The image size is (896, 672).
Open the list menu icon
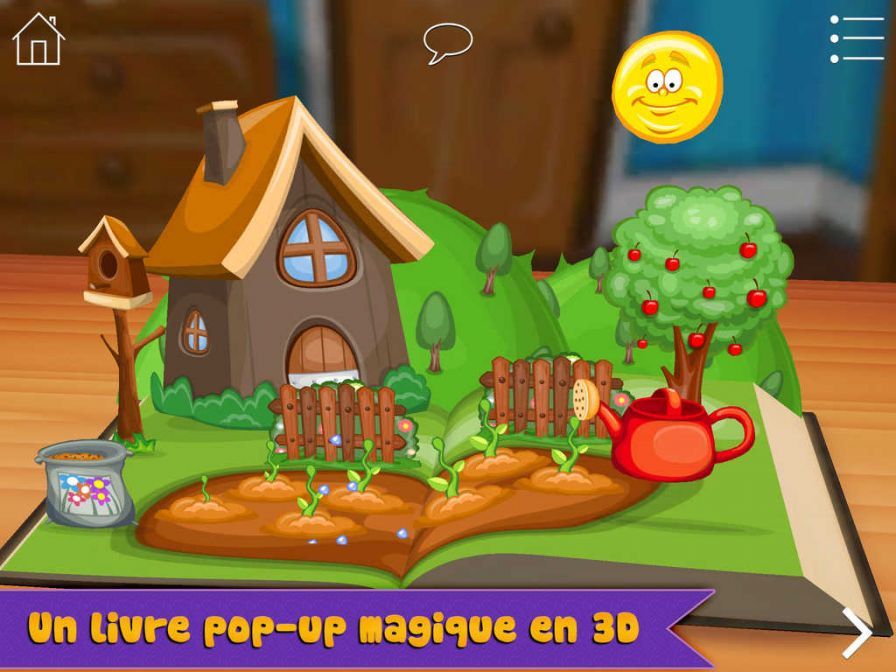point(857,39)
